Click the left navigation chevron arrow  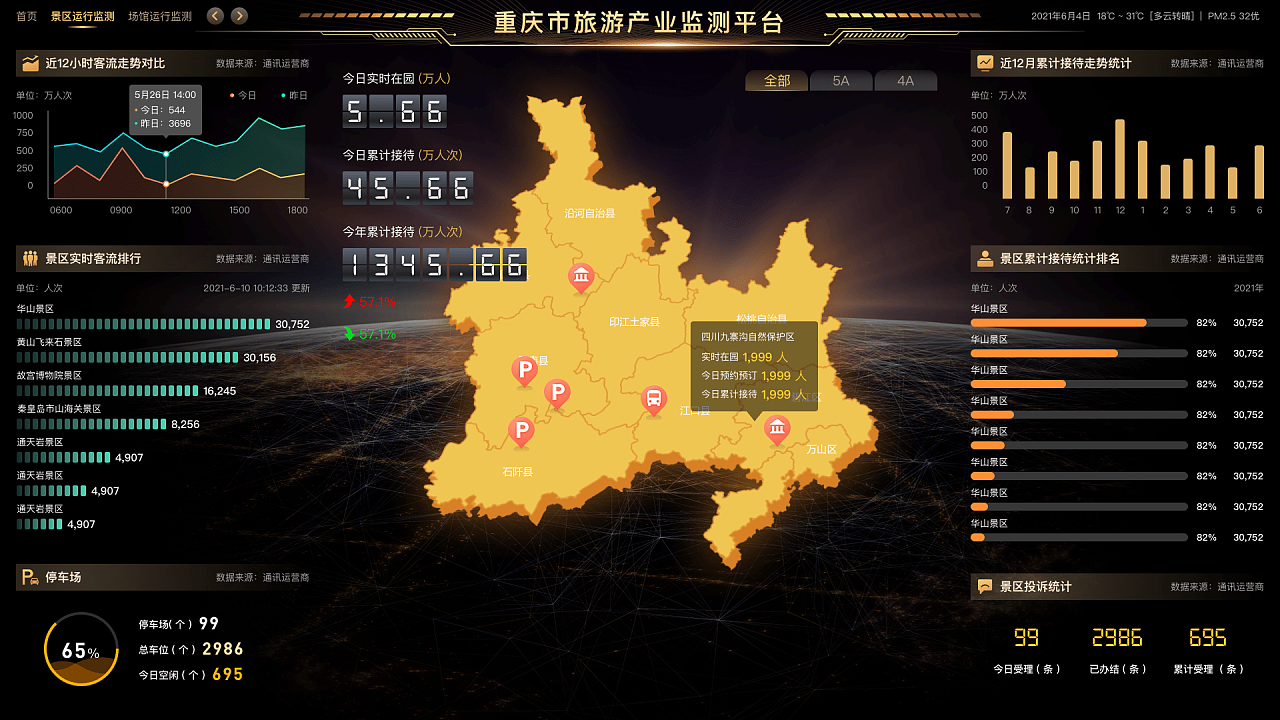[214, 16]
